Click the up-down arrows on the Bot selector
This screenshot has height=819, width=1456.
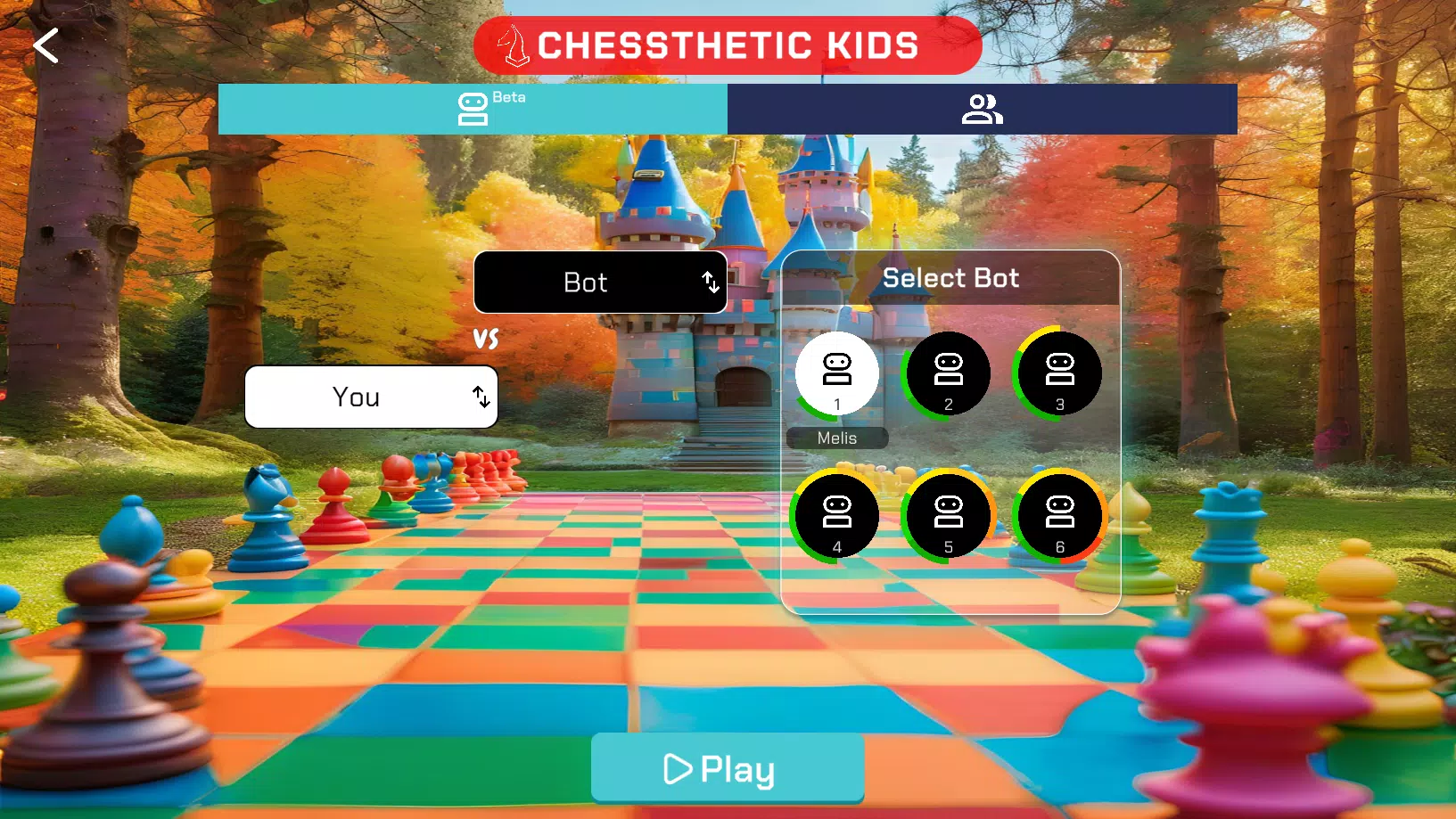coord(711,283)
